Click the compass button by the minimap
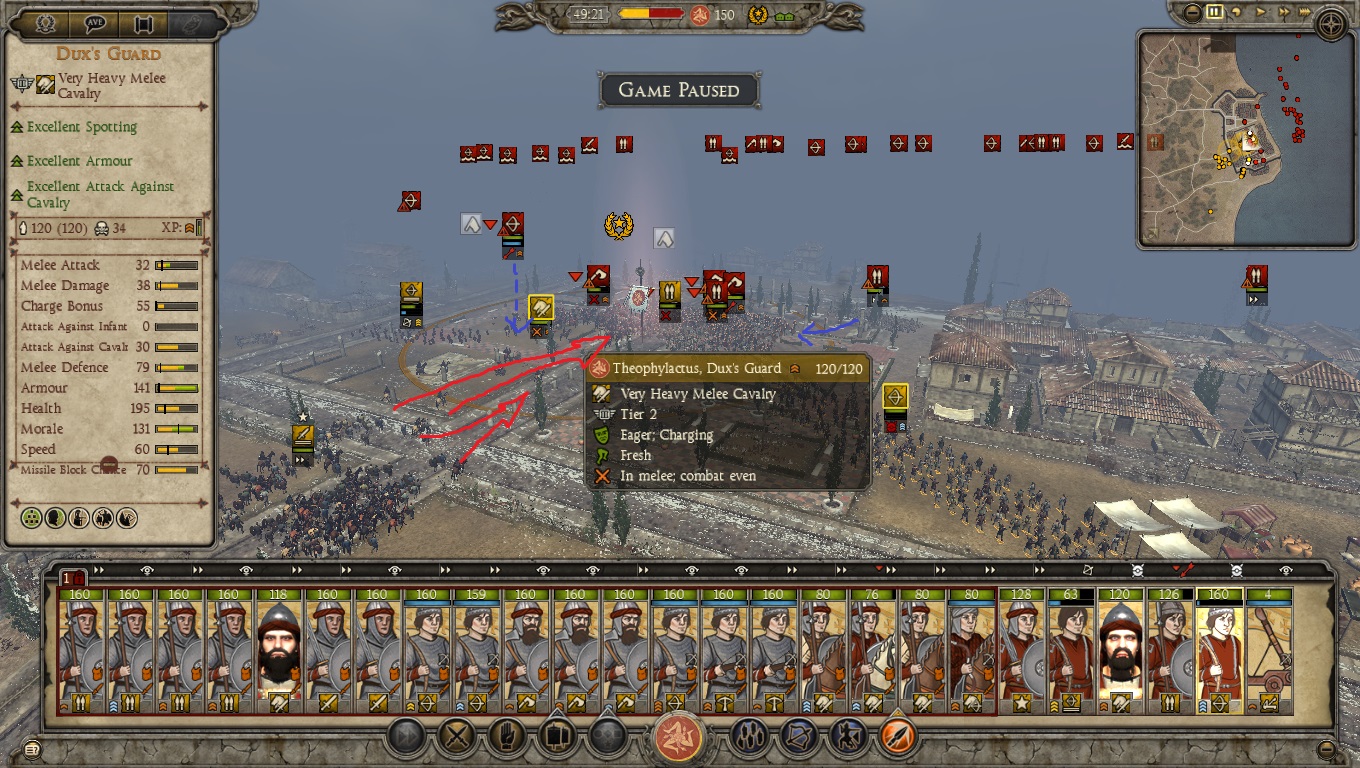Screen dimensions: 1360x768 click(x=1331, y=23)
